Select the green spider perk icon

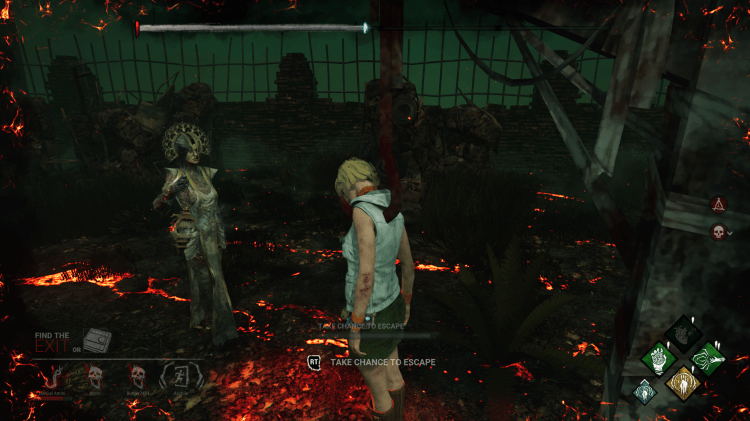pos(709,357)
